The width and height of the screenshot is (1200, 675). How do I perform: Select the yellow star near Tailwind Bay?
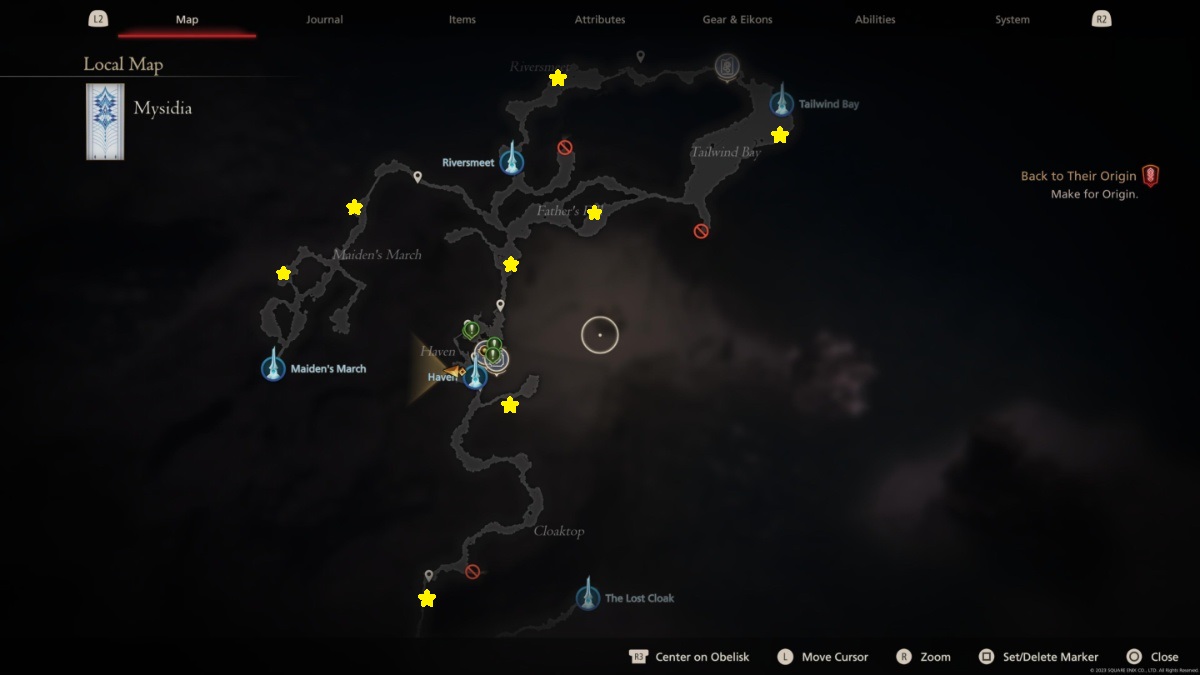[780, 135]
